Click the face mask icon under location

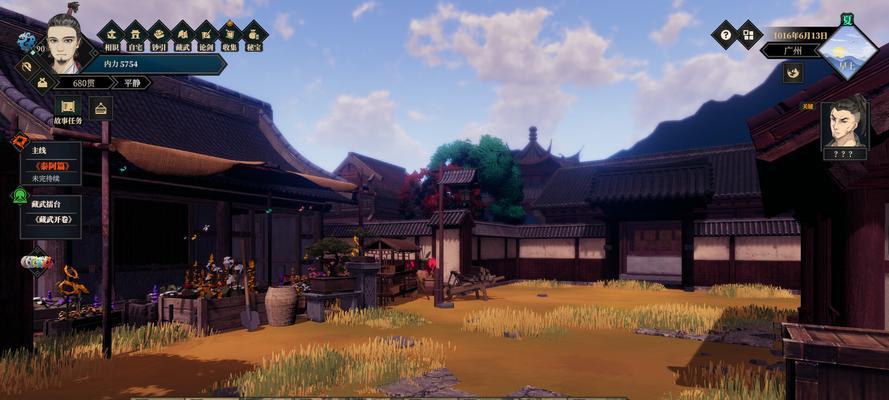pyautogui.click(x=794, y=72)
